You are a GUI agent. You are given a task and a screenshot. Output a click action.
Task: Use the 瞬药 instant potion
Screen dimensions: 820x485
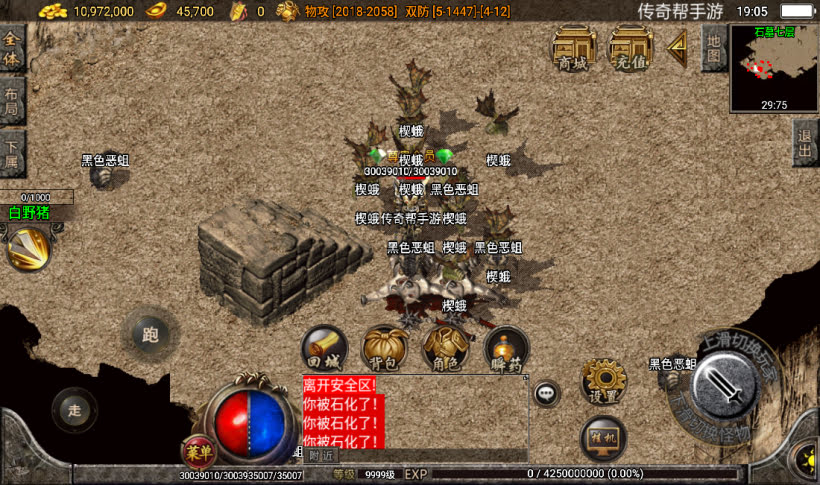pyautogui.click(x=505, y=349)
